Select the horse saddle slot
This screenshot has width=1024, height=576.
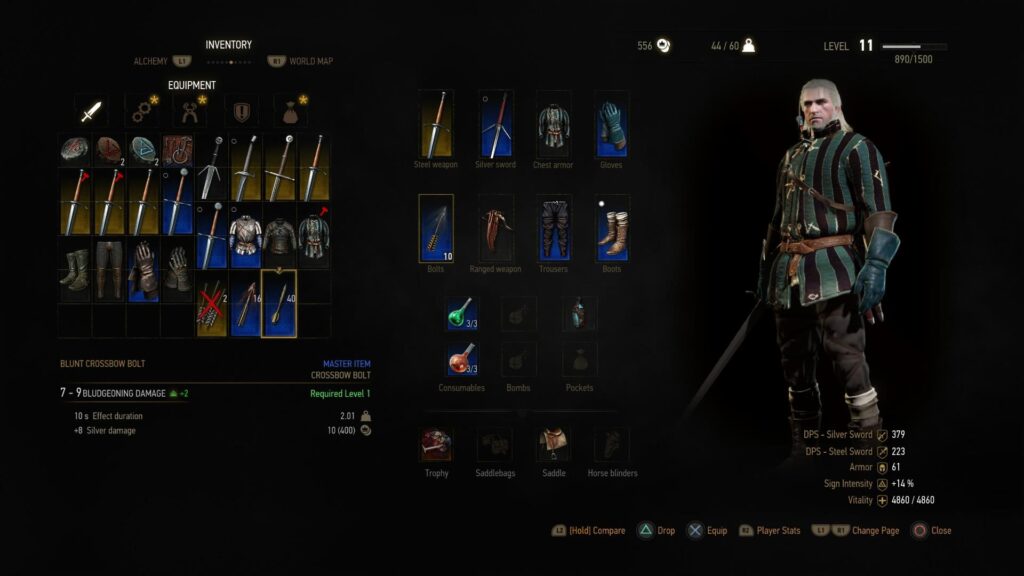click(x=553, y=444)
